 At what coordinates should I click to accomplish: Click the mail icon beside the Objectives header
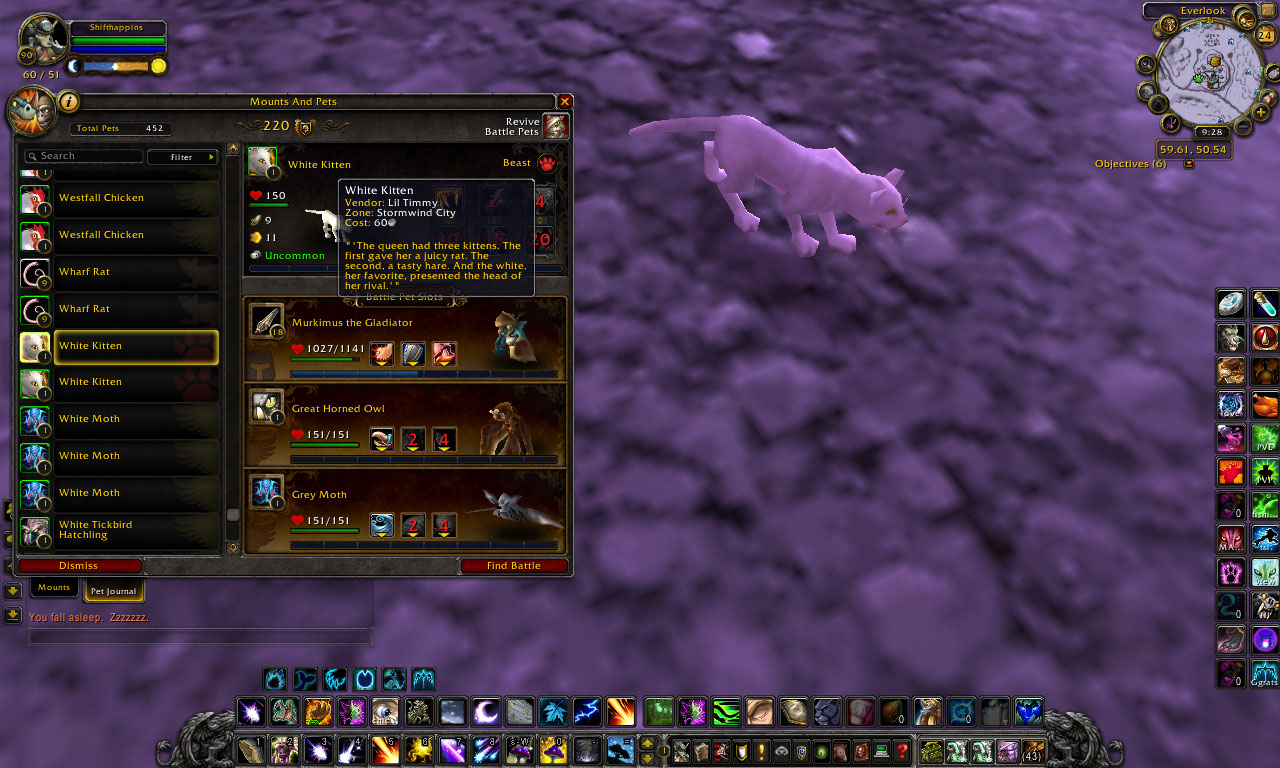coord(1189,163)
